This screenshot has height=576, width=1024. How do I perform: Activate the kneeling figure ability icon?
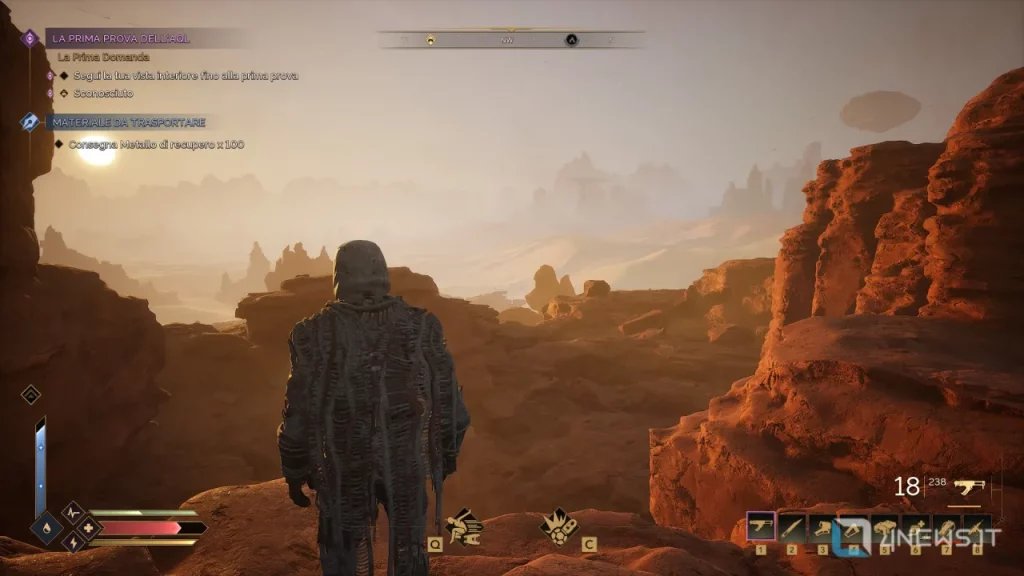click(463, 524)
